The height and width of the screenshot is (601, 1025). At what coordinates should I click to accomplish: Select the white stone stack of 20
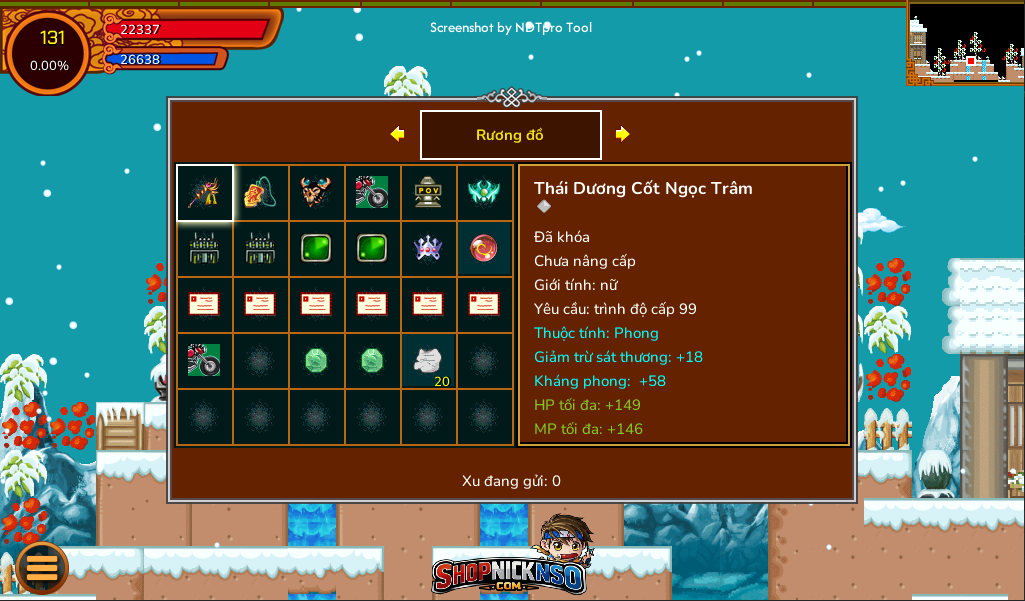point(428,361)
